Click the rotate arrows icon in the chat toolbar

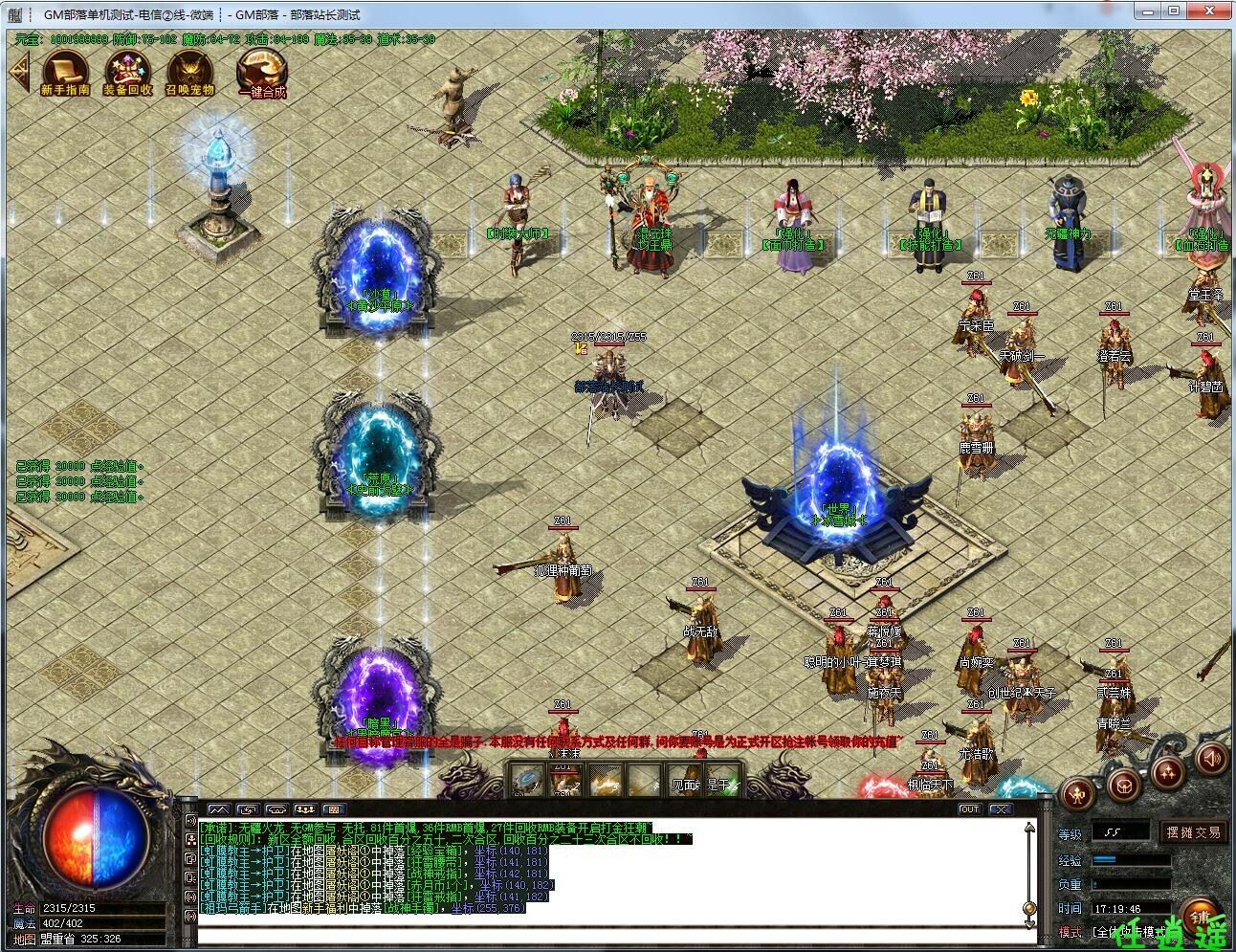pos(247,809)
